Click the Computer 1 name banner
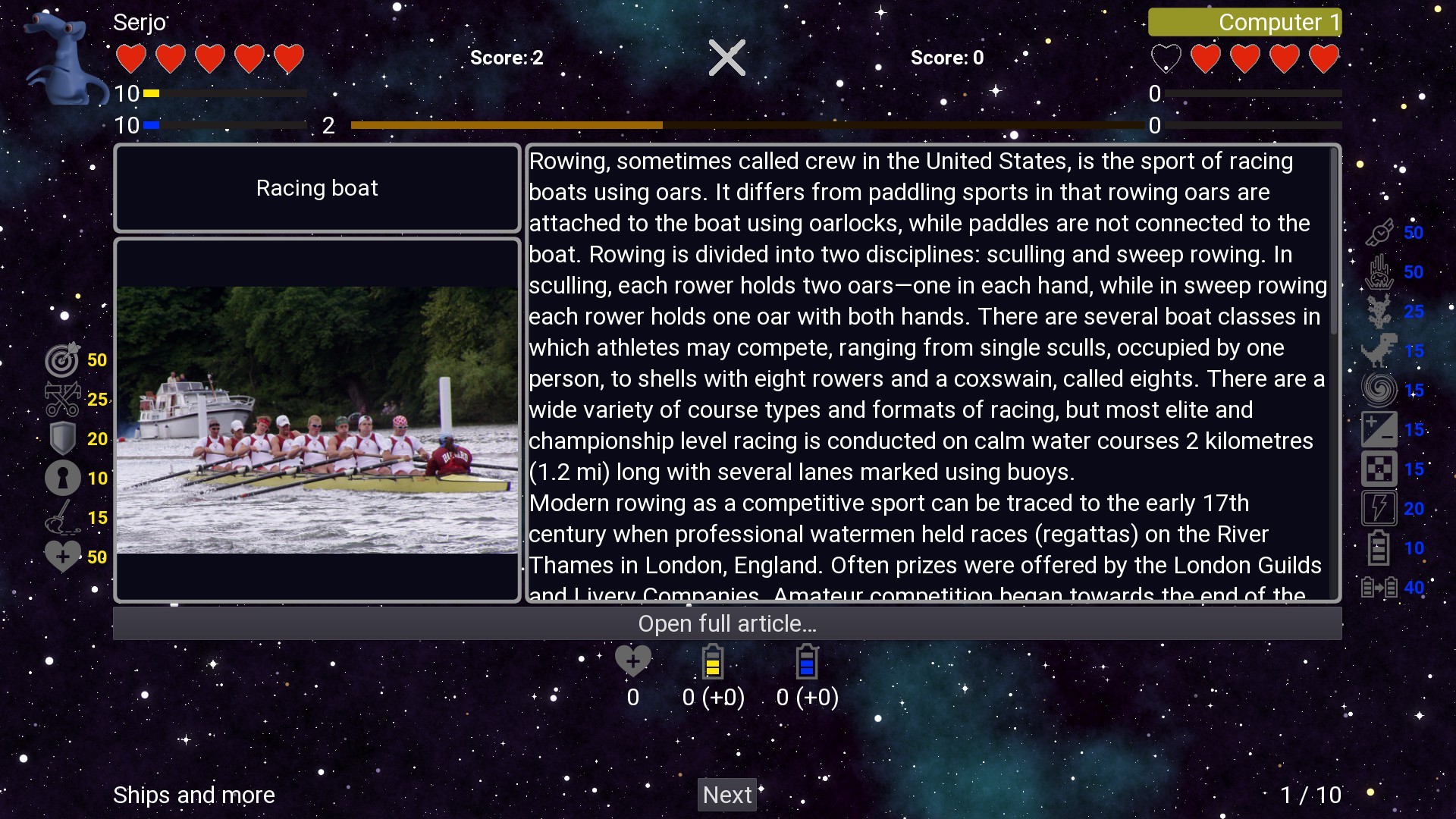This screenshot has height=819, width=1456. tap(1244, 22)
